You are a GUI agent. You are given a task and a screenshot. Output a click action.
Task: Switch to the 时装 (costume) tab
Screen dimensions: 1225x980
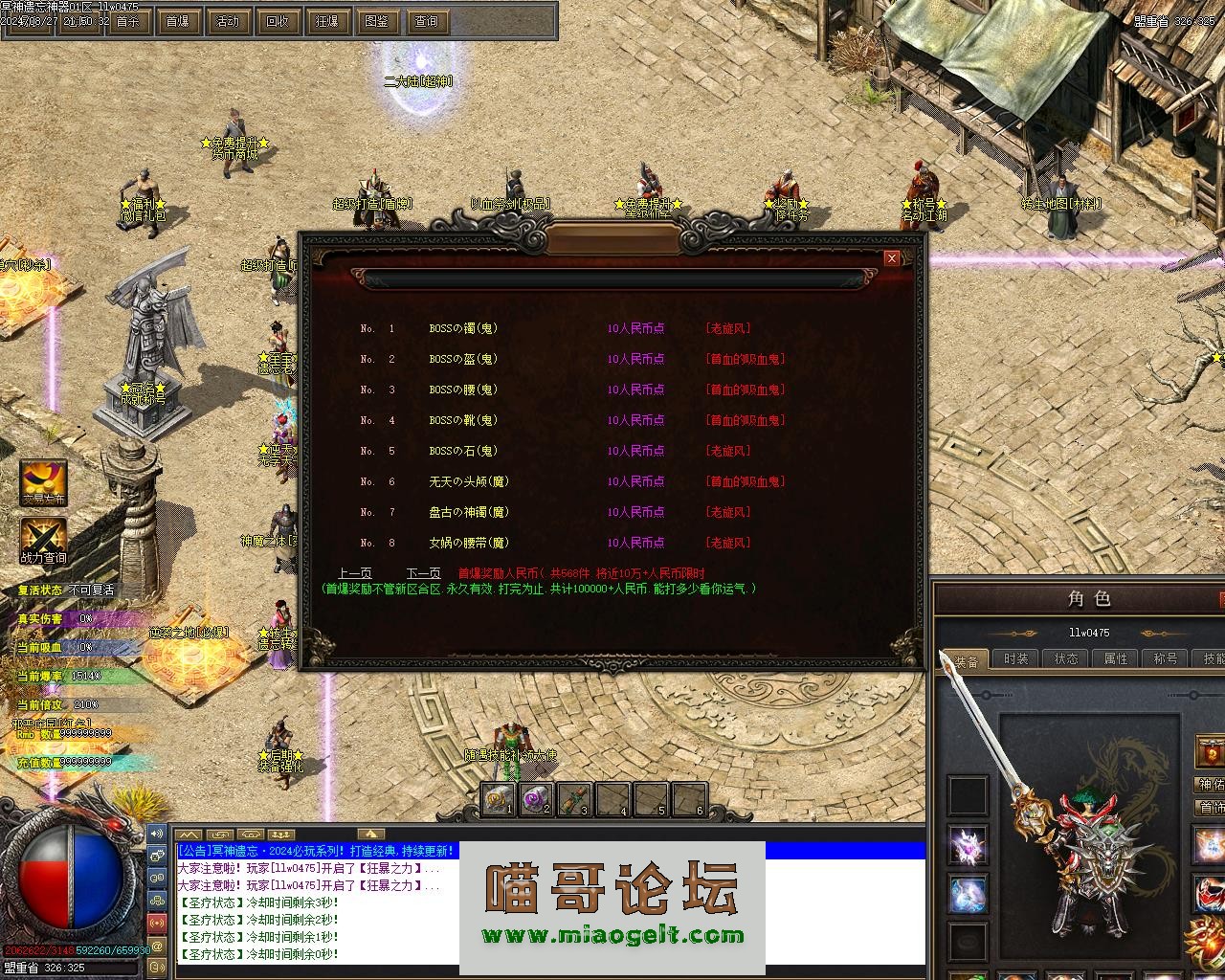tap(1015, 658)
